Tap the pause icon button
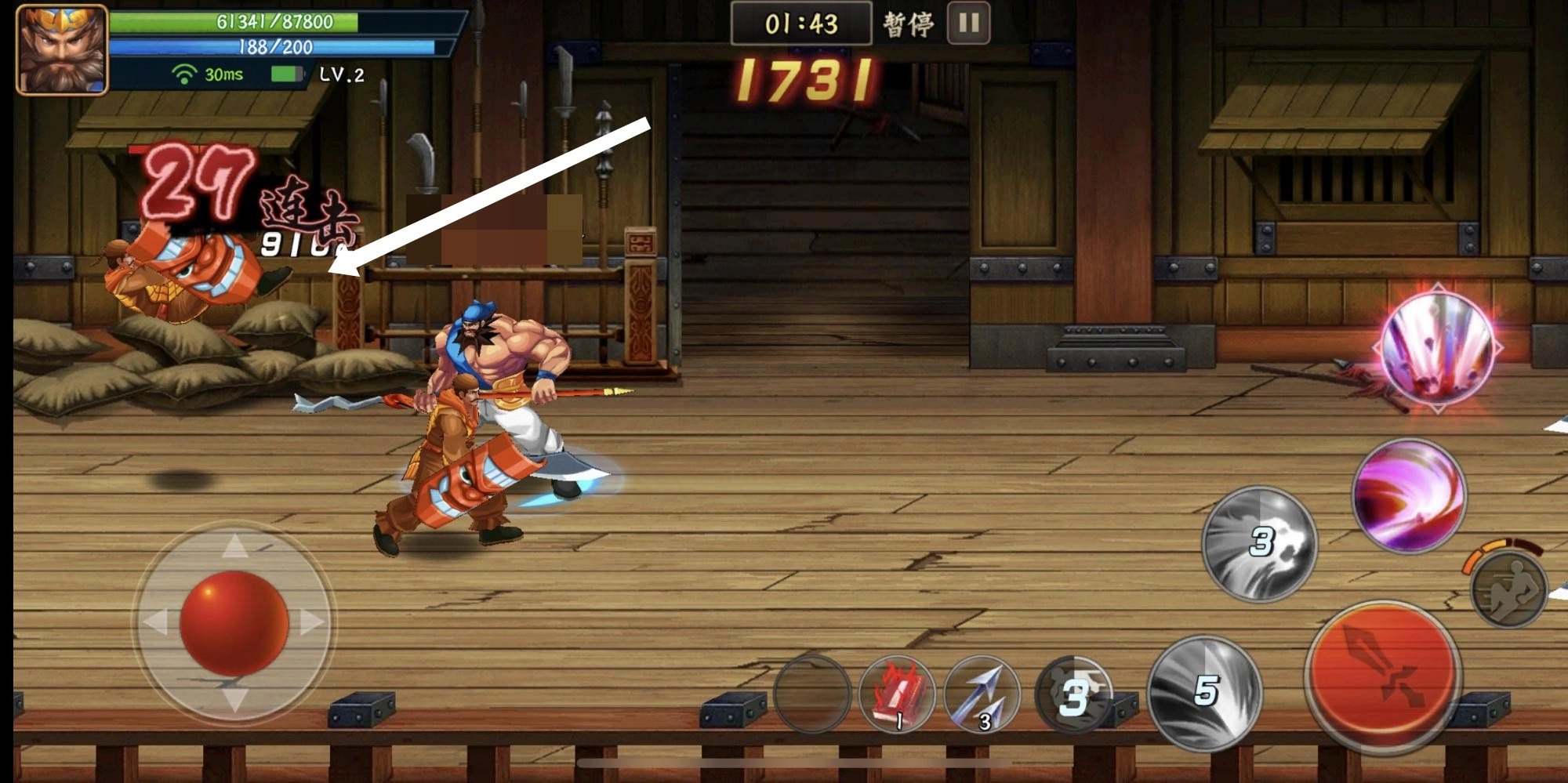This screenshot has height=783, width=1568. pyautogui.click(x=967, y=25)
